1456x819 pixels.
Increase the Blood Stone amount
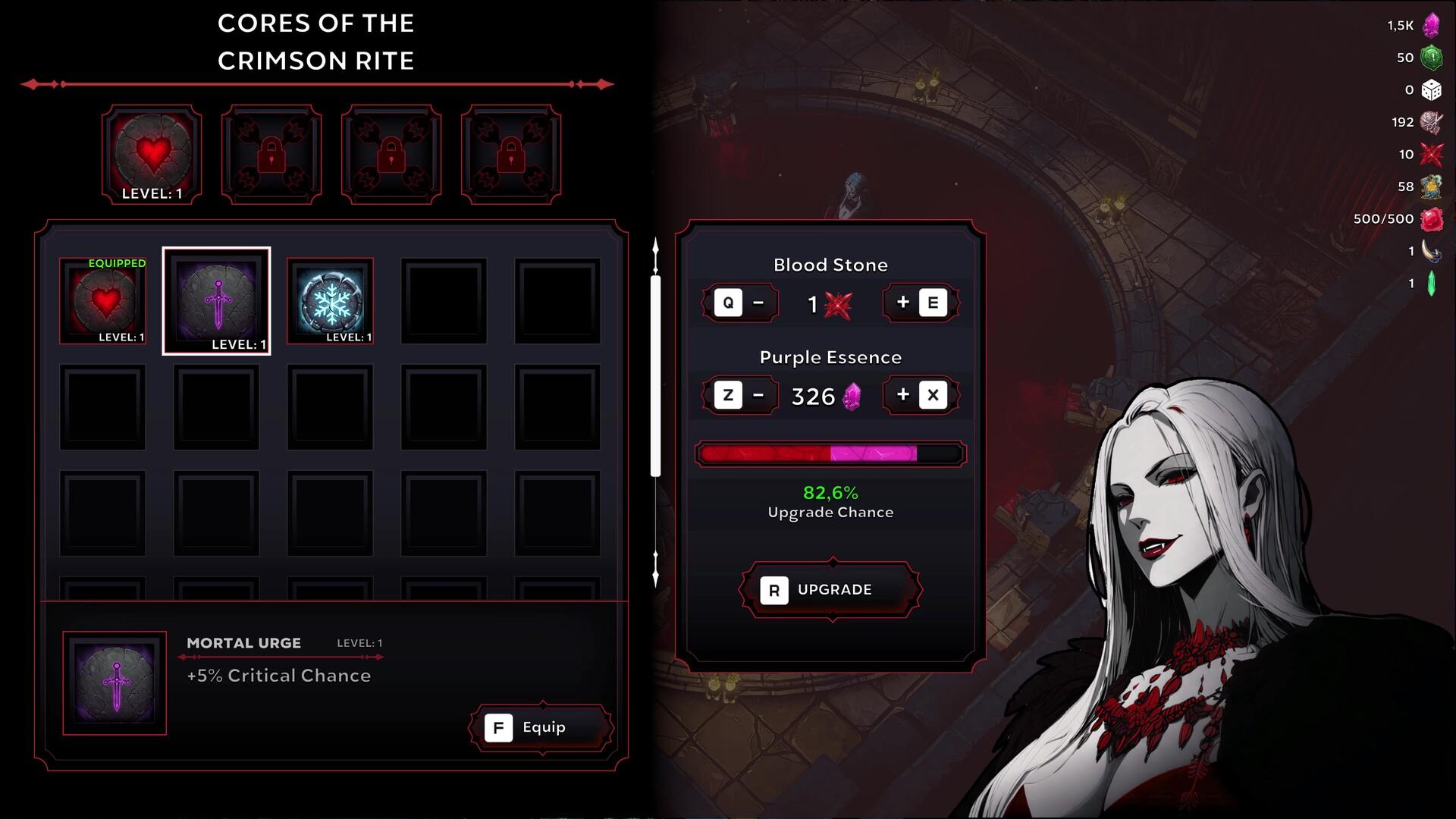click(920, 303)
